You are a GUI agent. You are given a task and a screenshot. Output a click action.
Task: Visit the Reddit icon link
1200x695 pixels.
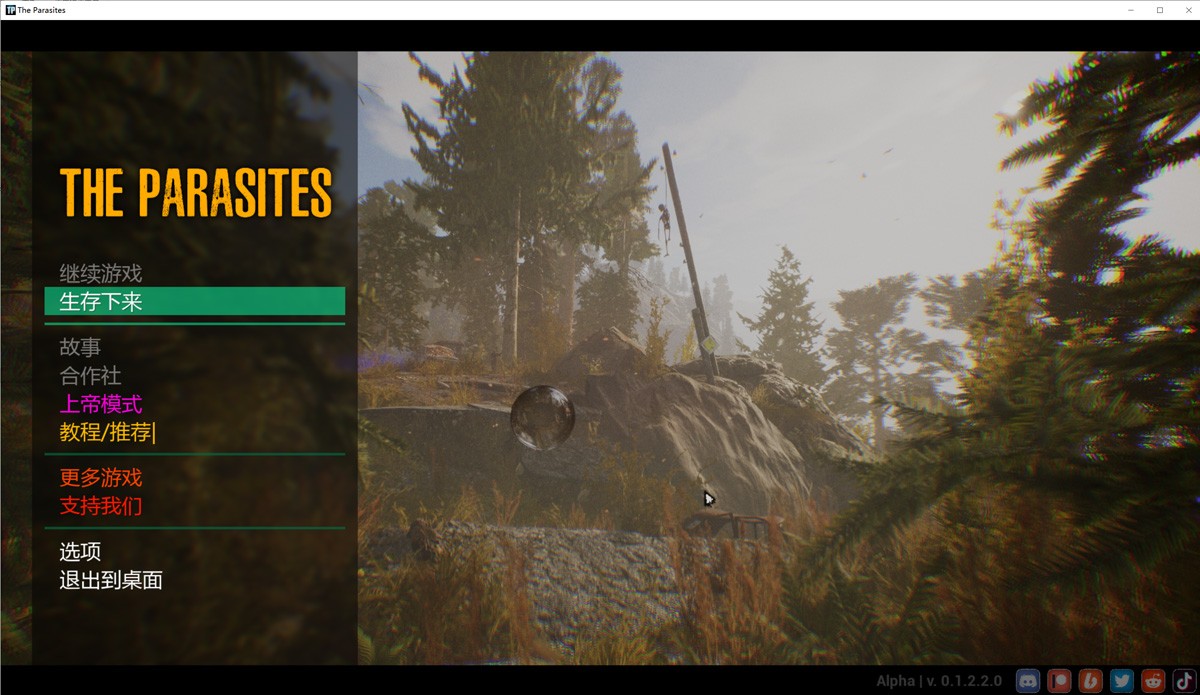1152,681
